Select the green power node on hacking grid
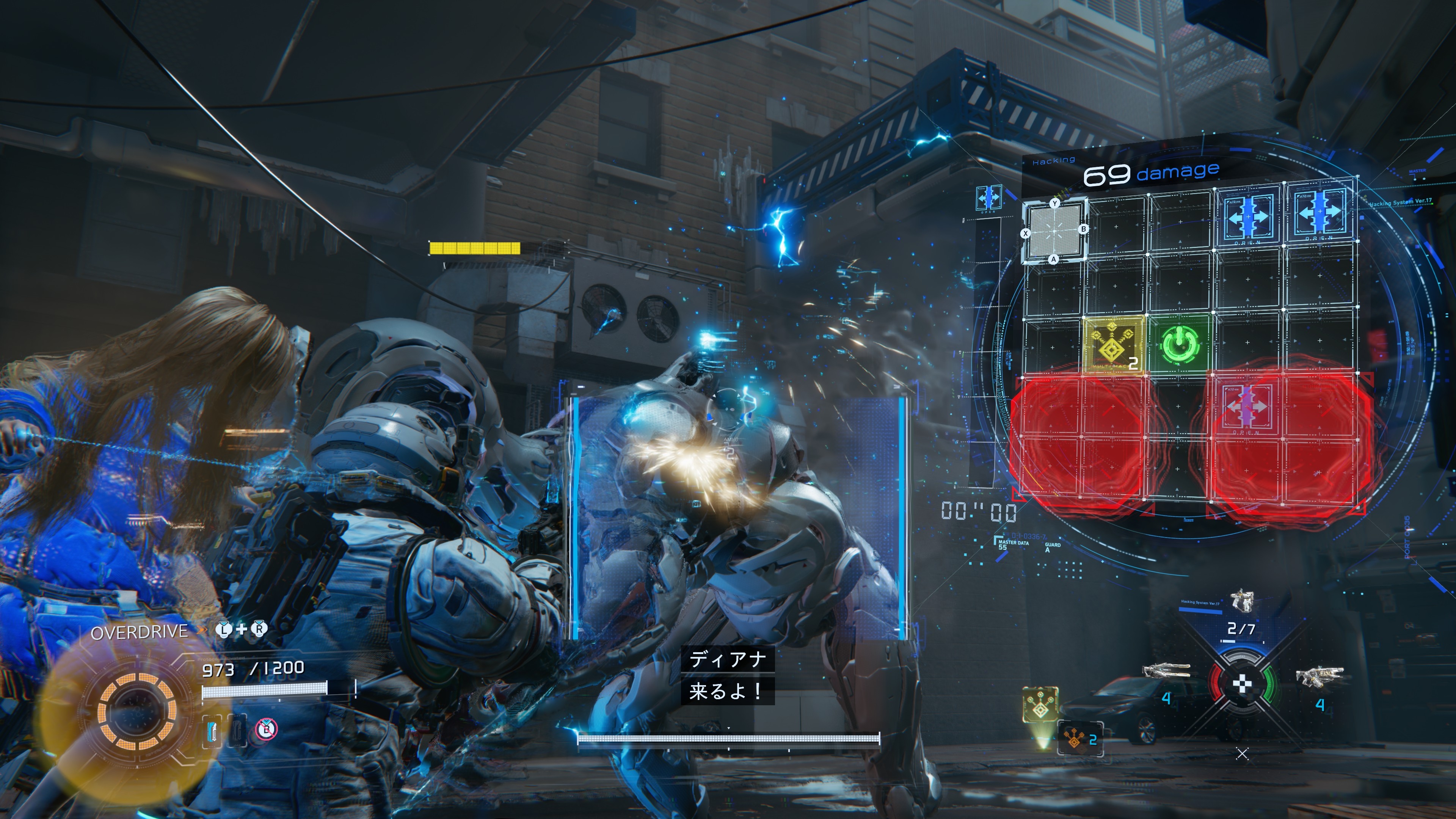The height and width of the screenshot is (819, 1456). coord(1179,344)
